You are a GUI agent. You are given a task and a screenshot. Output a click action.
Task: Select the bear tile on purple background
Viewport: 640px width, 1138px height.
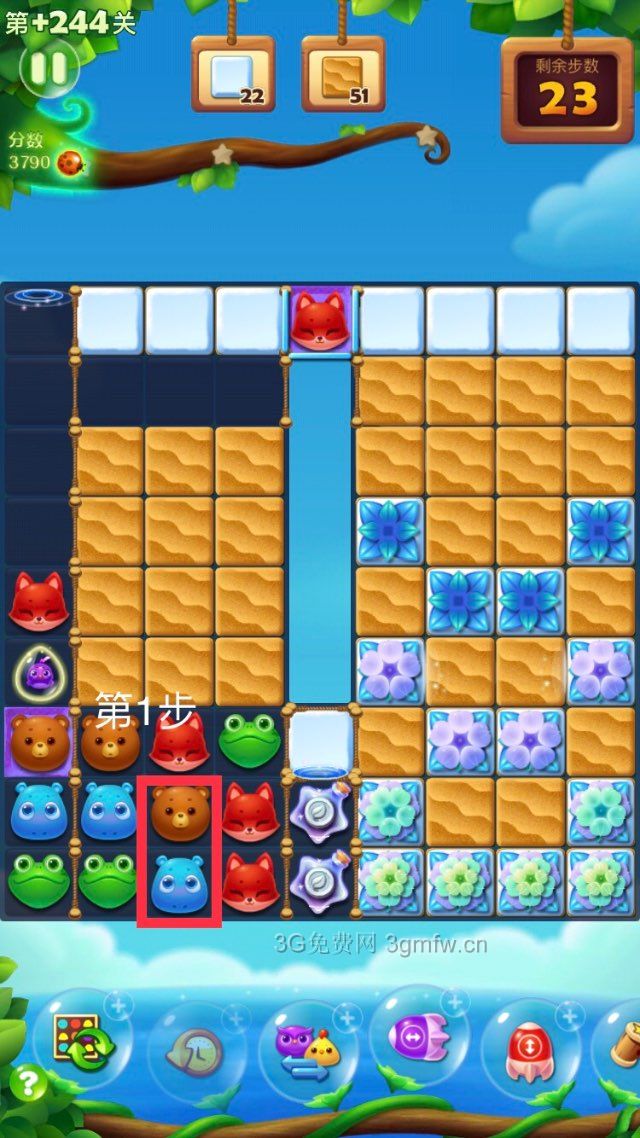(39, 740)
